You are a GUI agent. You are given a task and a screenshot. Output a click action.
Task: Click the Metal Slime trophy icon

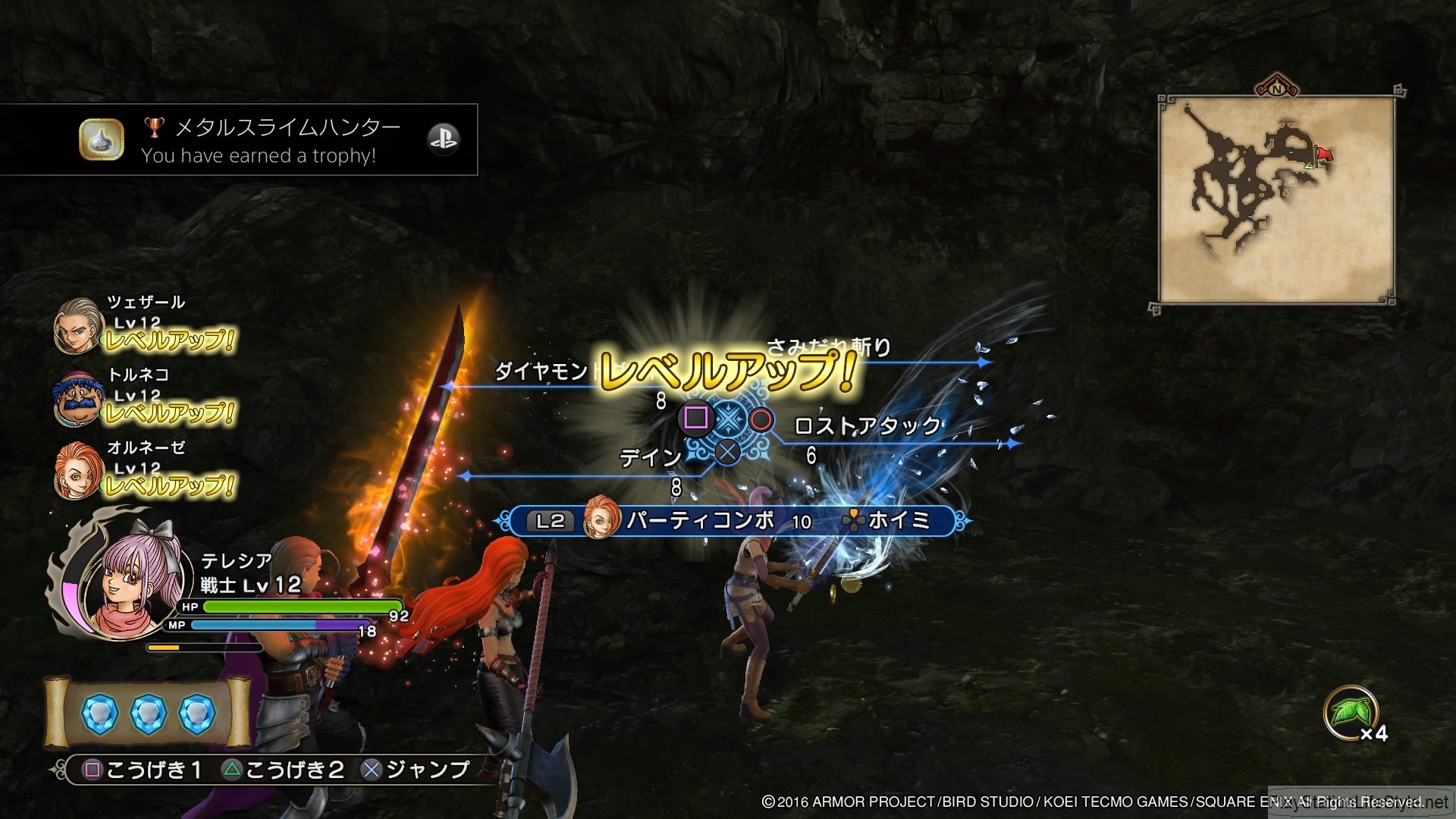(102, 140)
